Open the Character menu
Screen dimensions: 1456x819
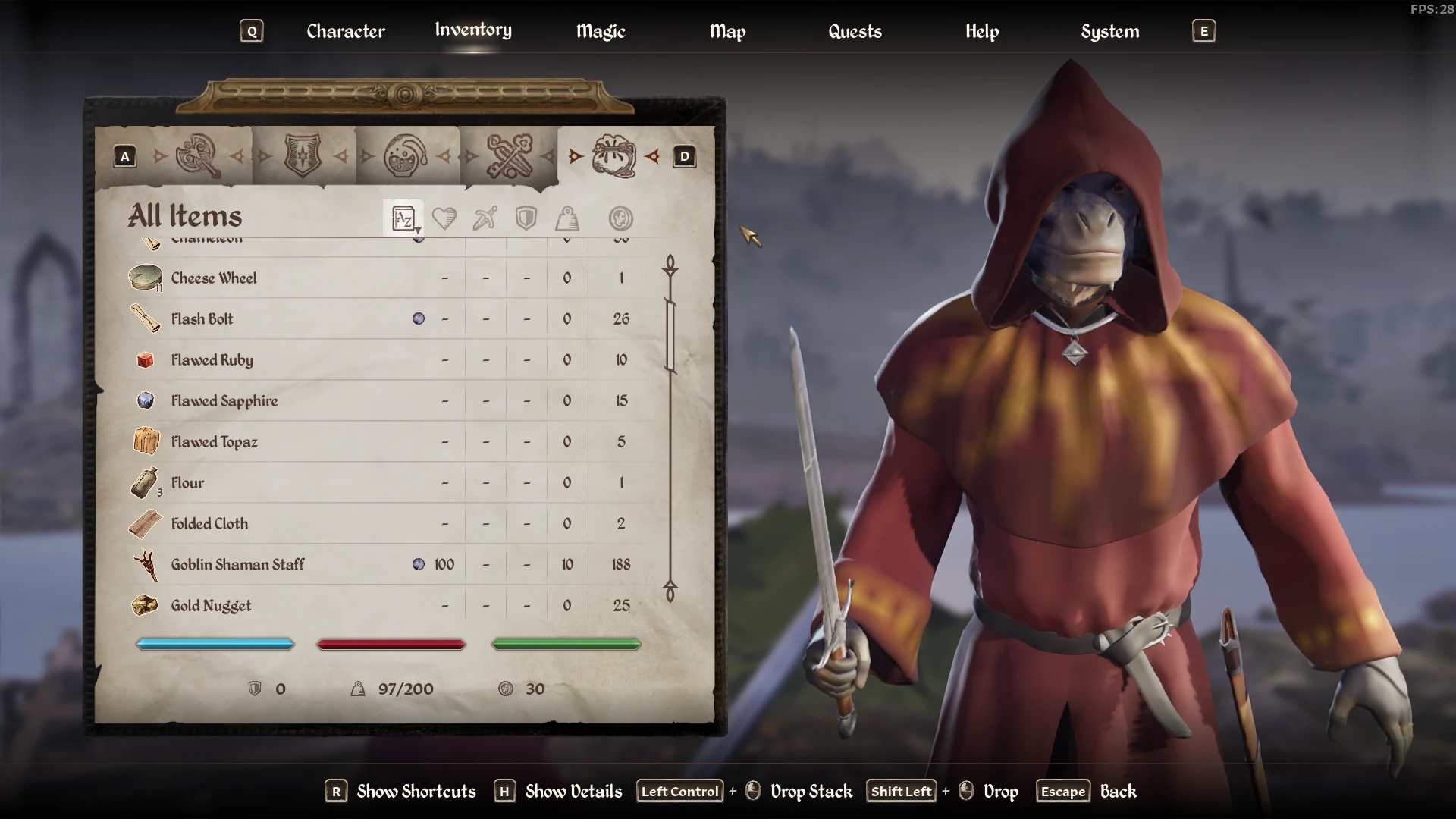[x=346, y=31]
